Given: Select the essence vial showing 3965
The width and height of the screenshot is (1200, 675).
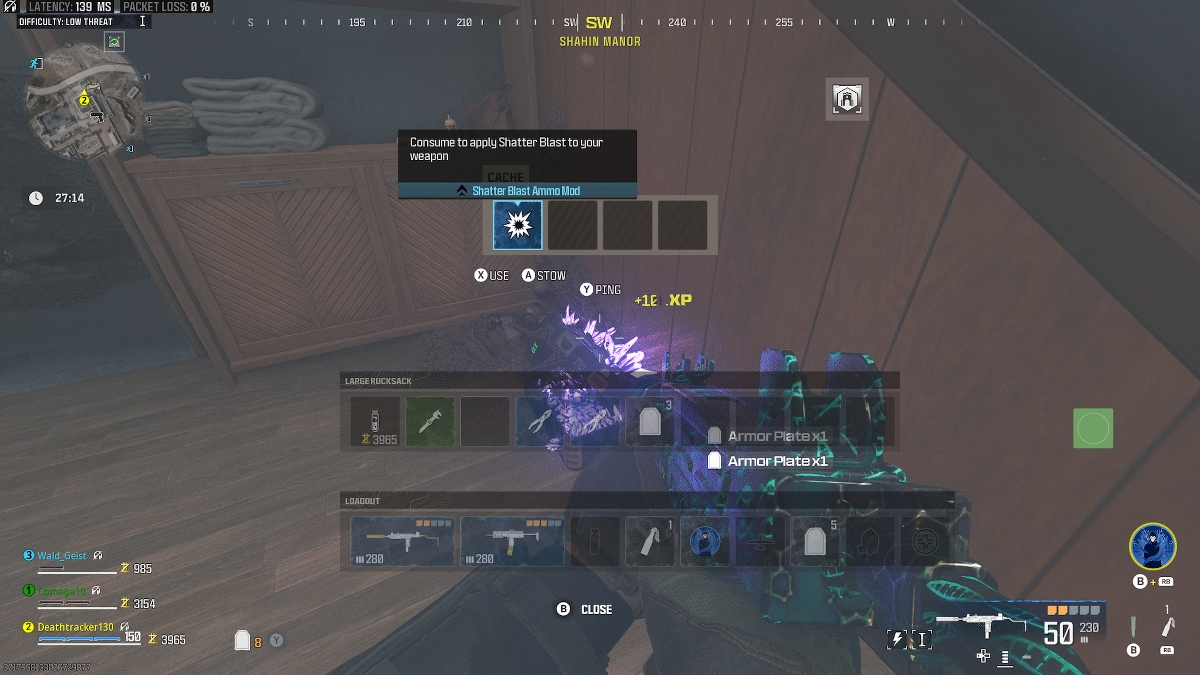Looking at the screenshot, I should [x=375, y=422].
